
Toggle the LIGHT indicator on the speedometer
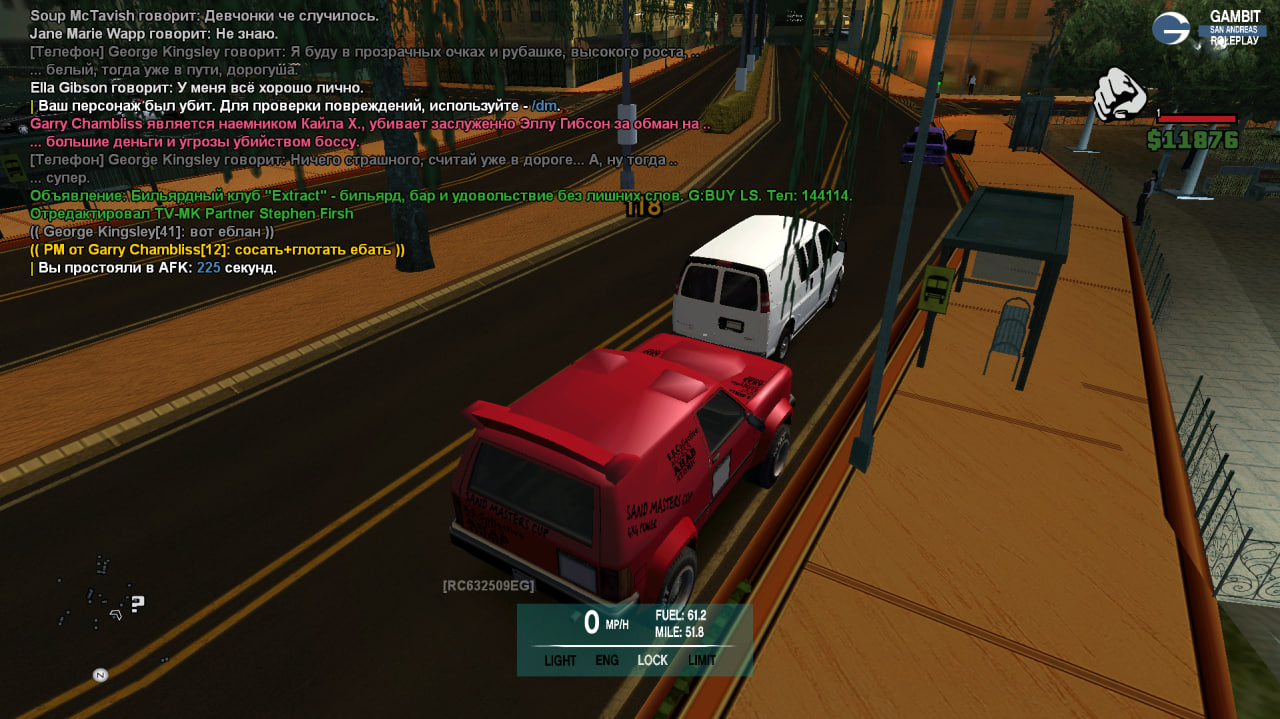pyautogui.click(x=560, y=661)
